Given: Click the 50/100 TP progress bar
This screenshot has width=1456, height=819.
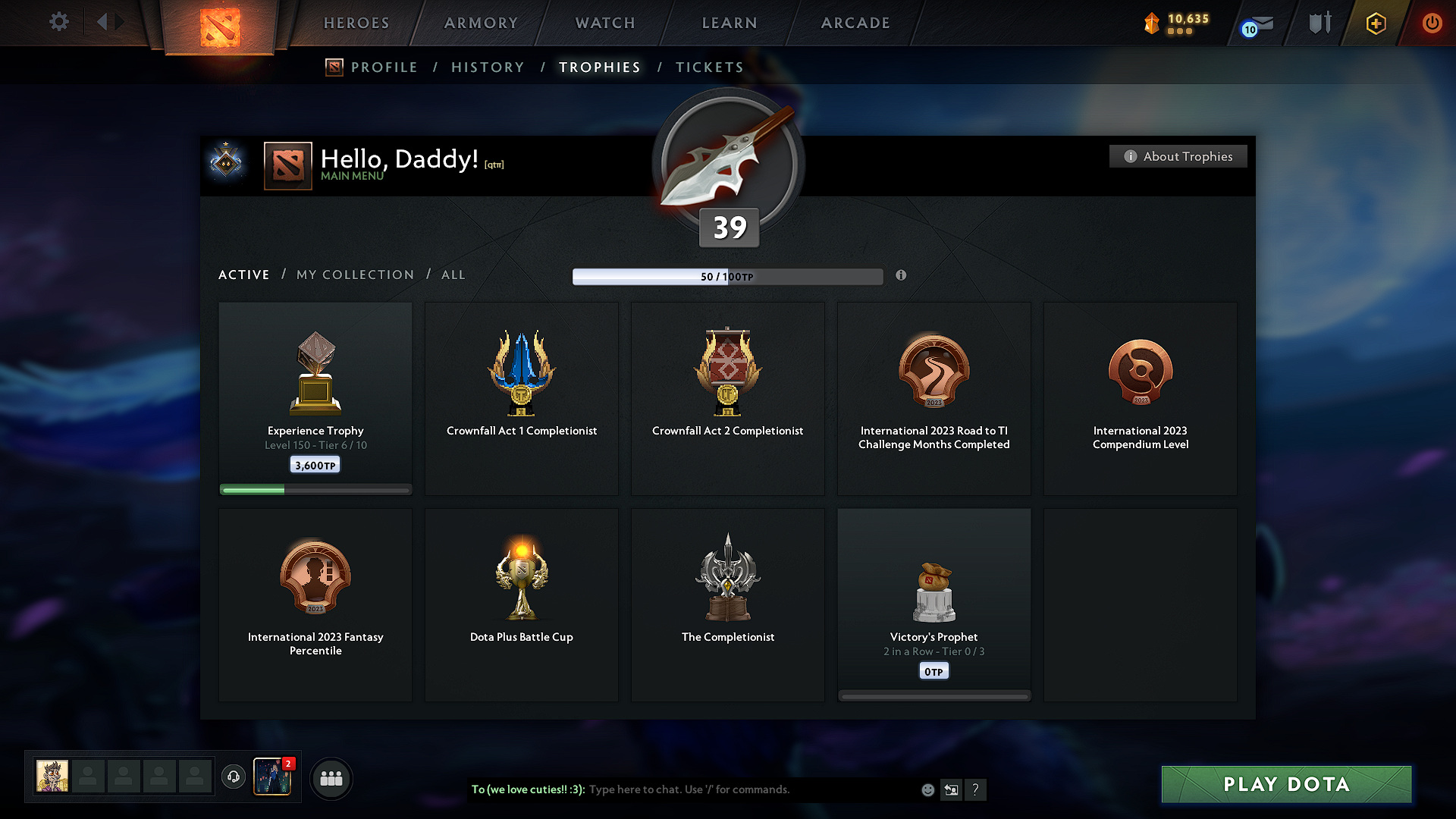Looking at the screenshot, I should point(728,276).
